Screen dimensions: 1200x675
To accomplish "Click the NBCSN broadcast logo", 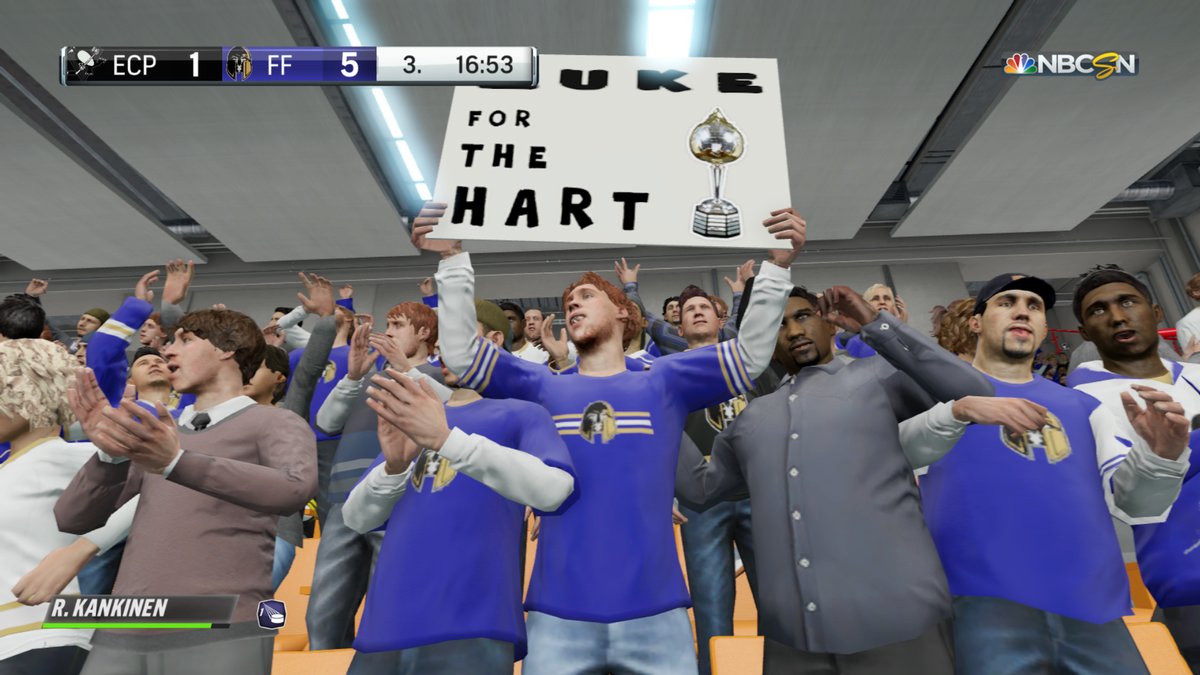I will tap(1071, 65).
